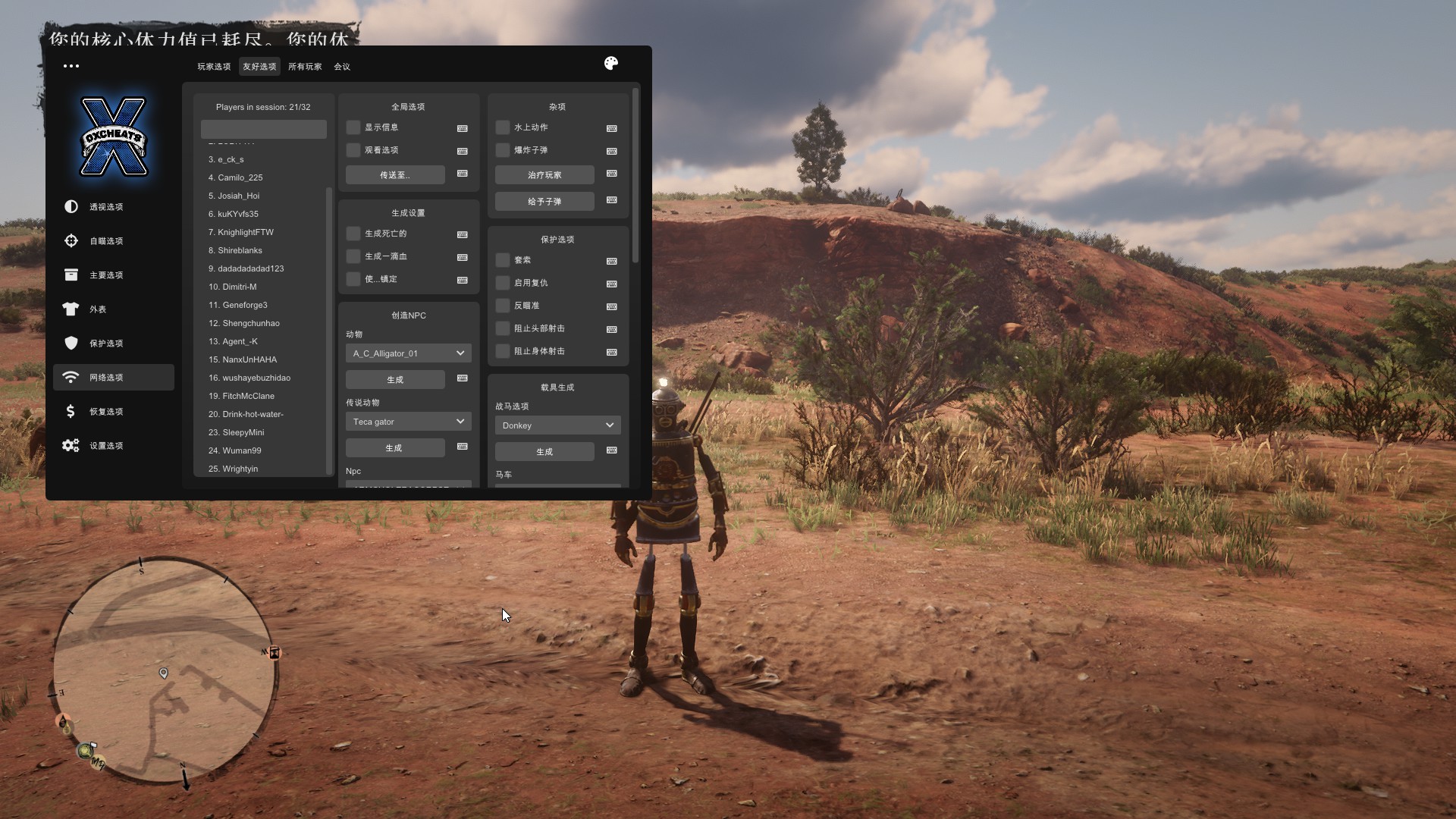Go to the 自瞄选项 sidebar section

point(106,241)
